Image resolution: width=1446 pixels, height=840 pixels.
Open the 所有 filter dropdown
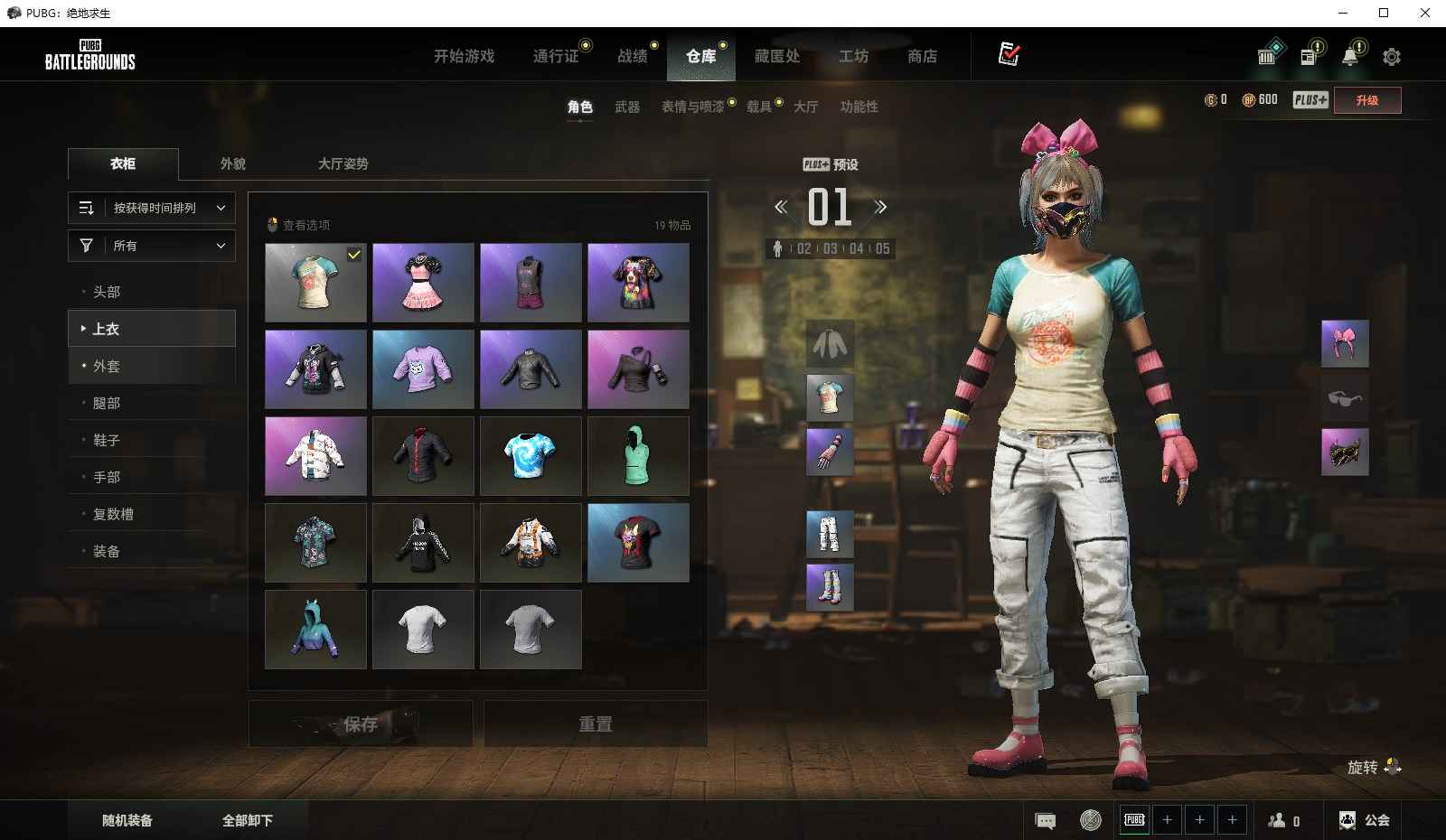pyautogui.click(x=152, y=246)
